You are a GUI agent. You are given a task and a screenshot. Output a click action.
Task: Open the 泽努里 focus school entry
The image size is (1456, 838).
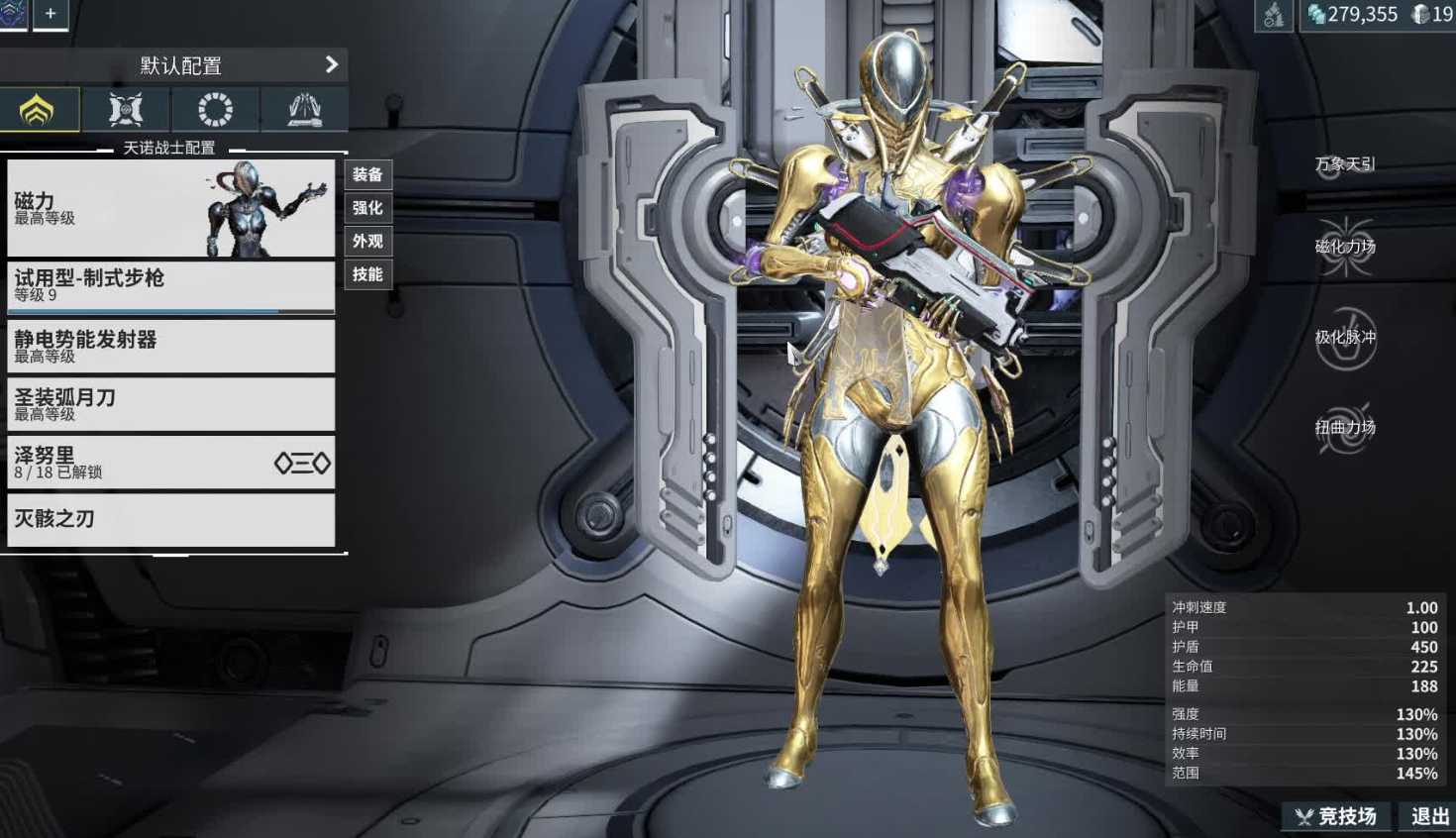(170, 463)
